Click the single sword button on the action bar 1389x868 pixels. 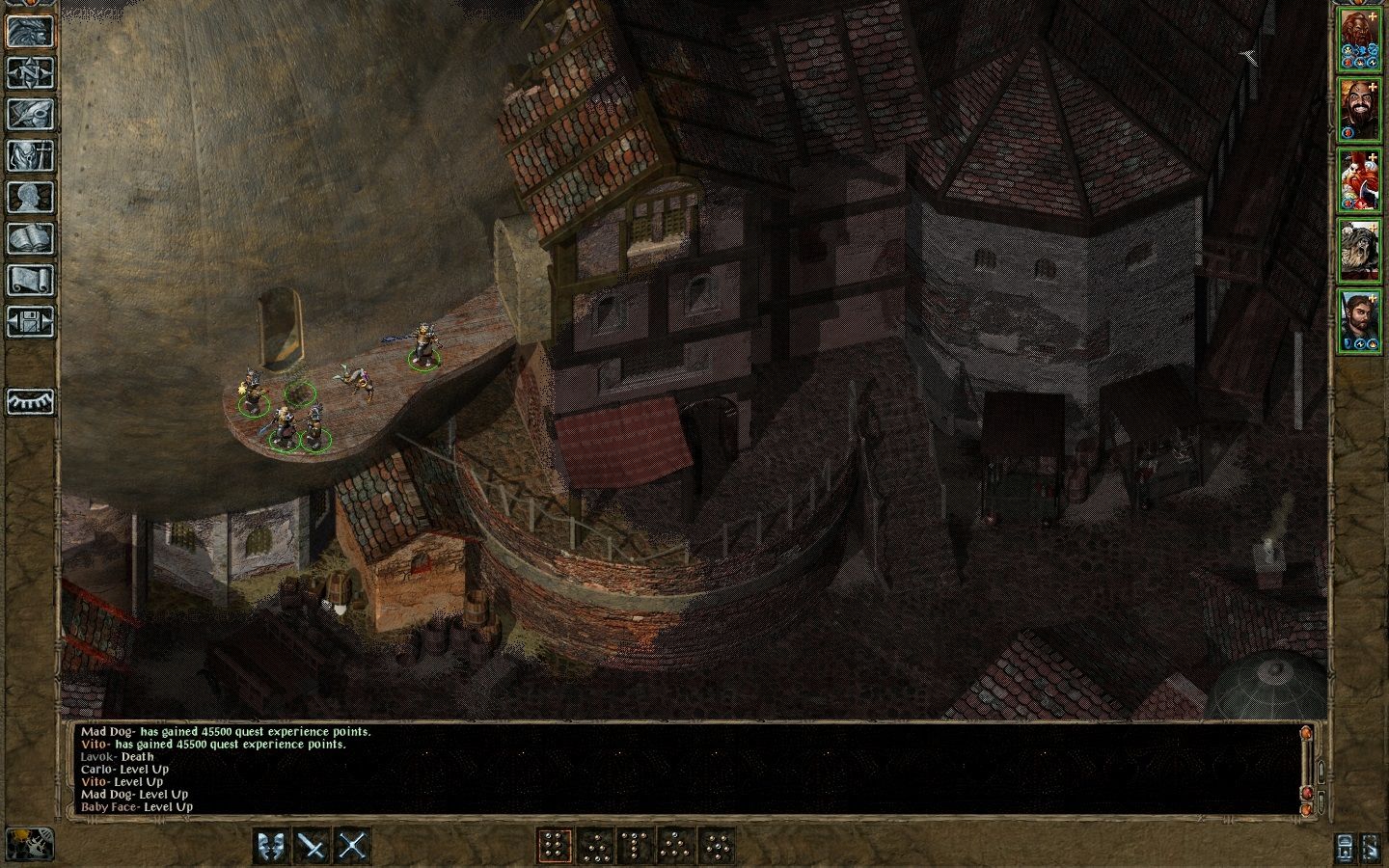click(313, 846)
